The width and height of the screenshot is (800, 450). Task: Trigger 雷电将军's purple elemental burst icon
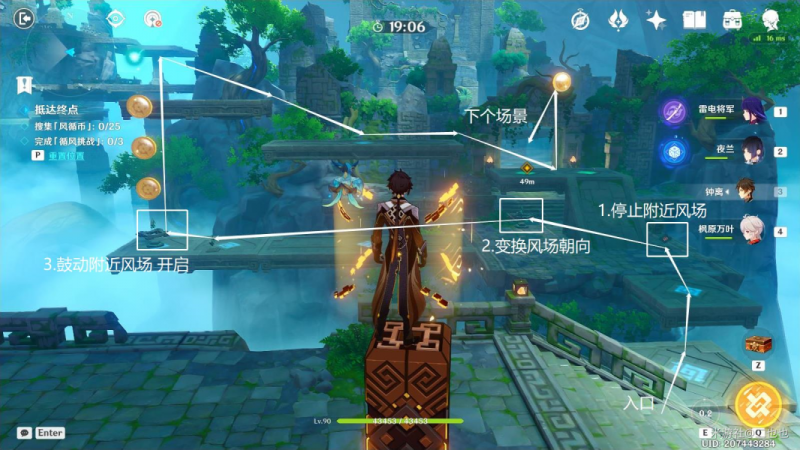(672, 110)
